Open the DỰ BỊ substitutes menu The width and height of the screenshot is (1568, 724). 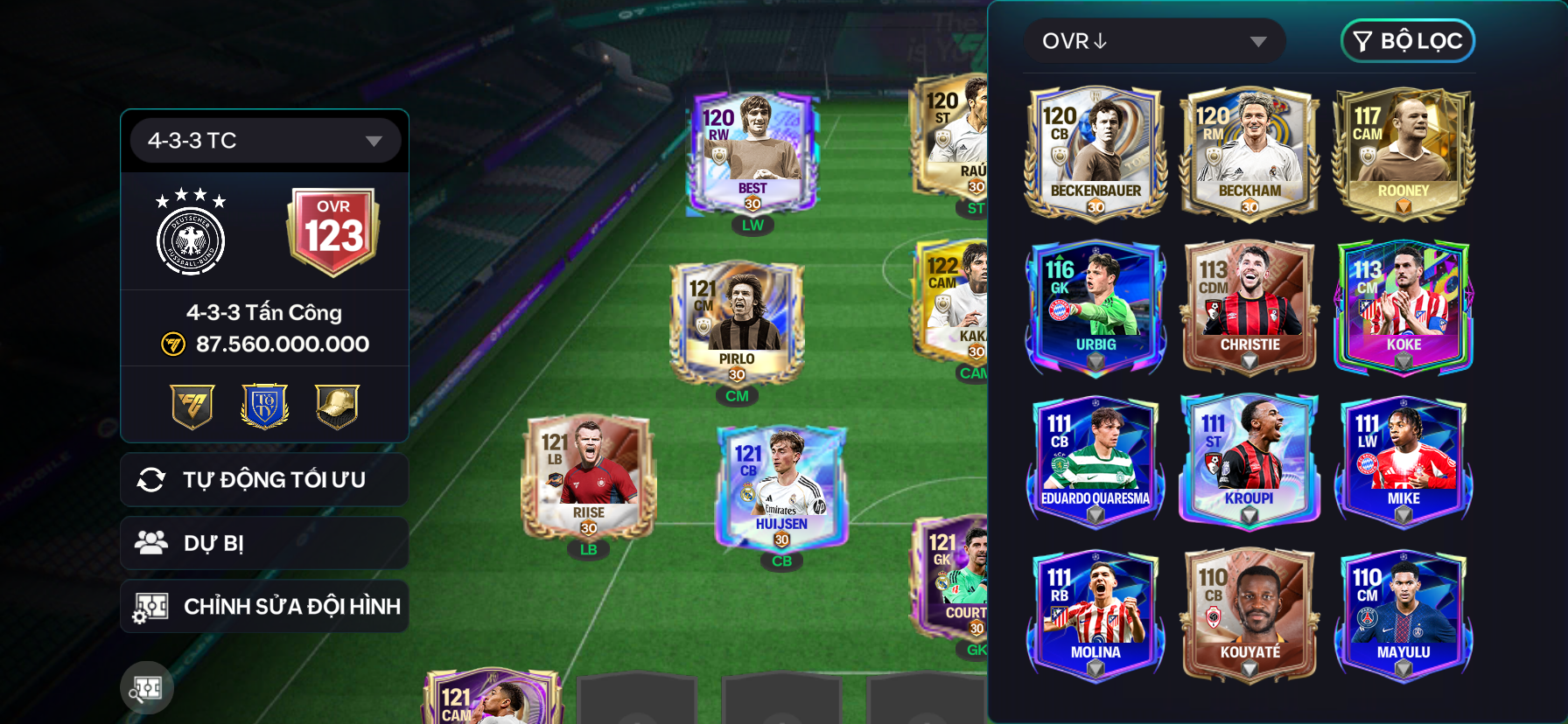264,543
